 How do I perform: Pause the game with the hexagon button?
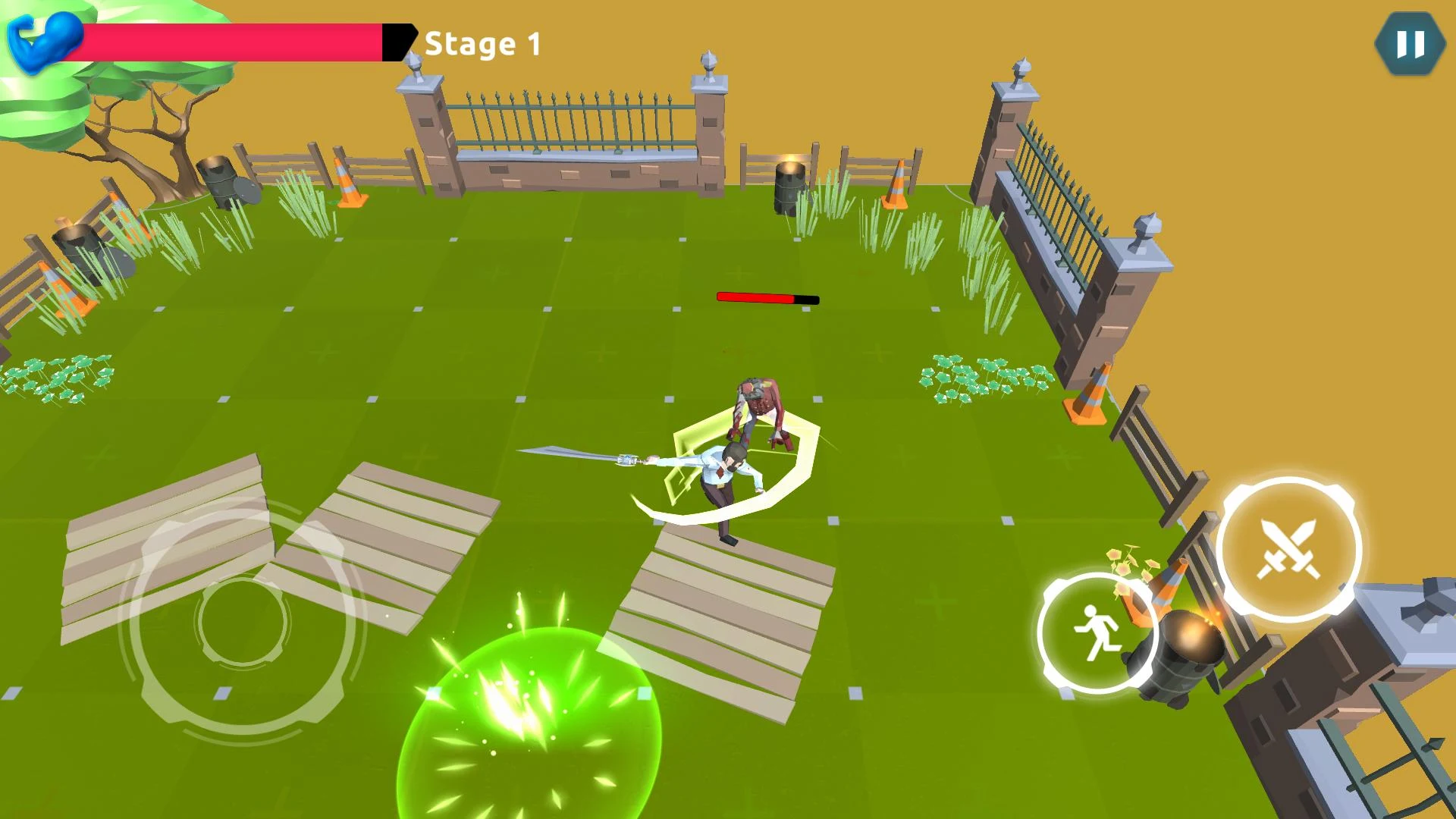point(1409,44)
